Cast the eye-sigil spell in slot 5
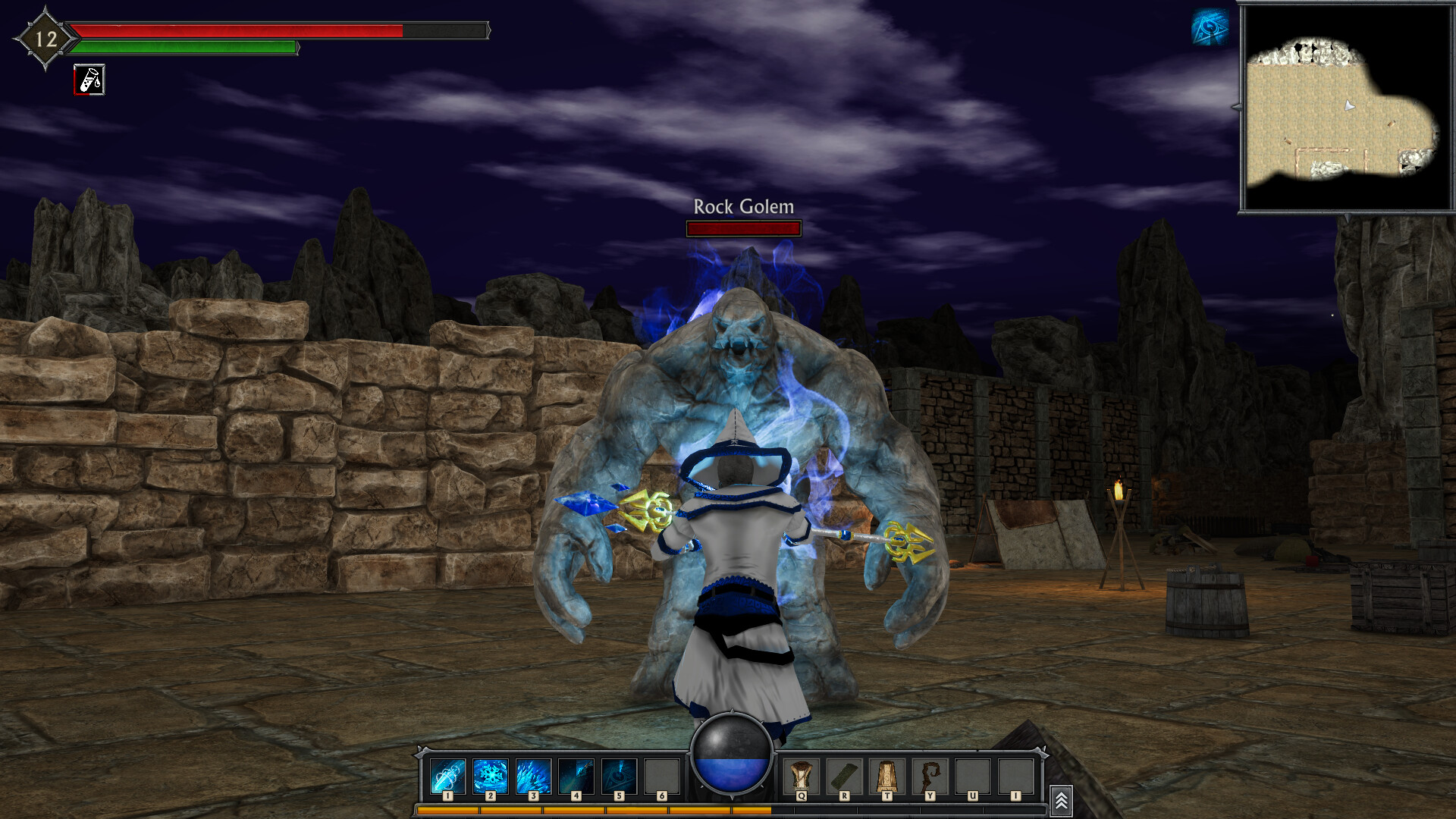This screenshot has width=1456, height=819. pos(620,773)
